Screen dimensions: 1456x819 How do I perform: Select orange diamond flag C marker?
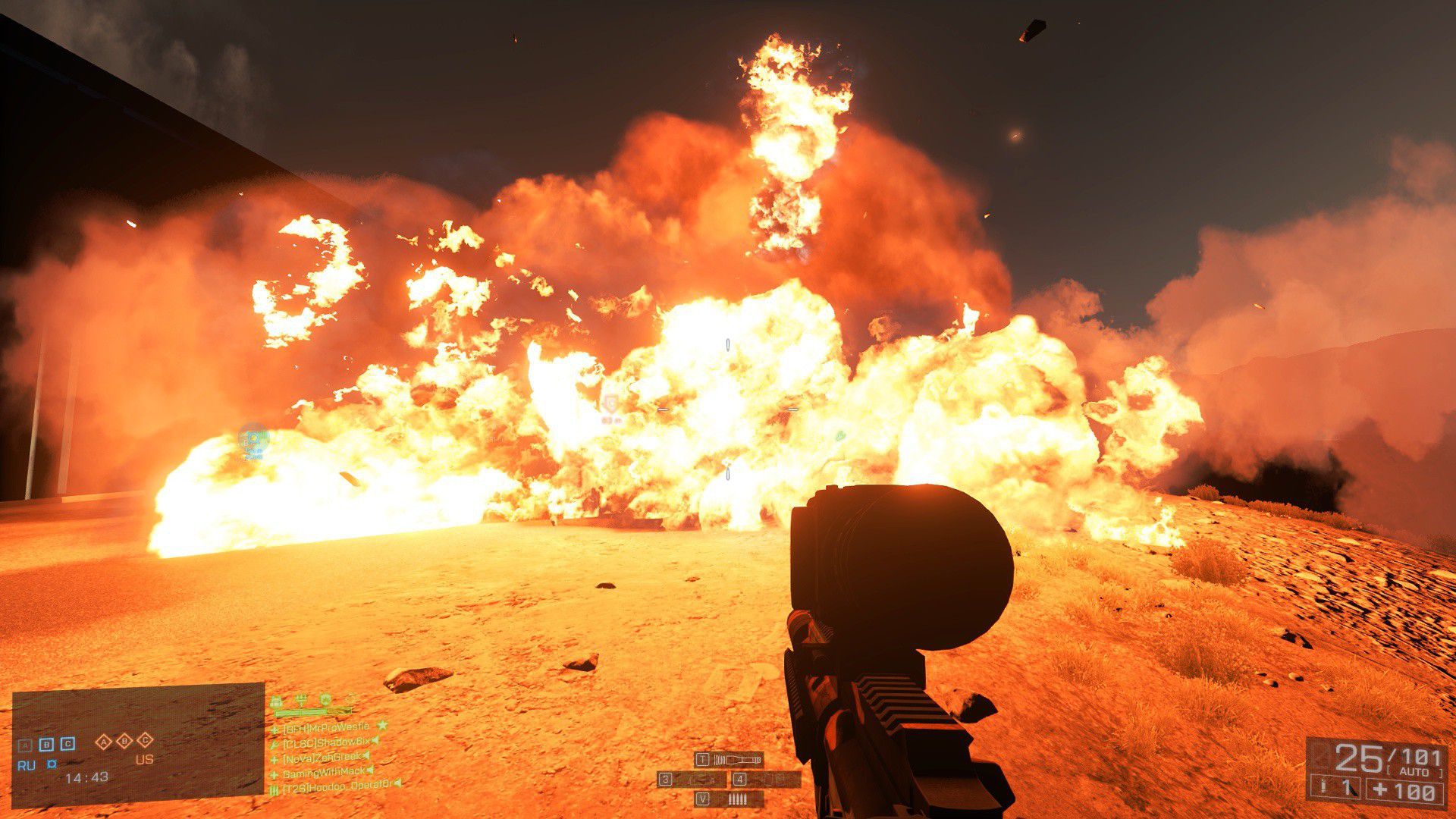point(146,741)
